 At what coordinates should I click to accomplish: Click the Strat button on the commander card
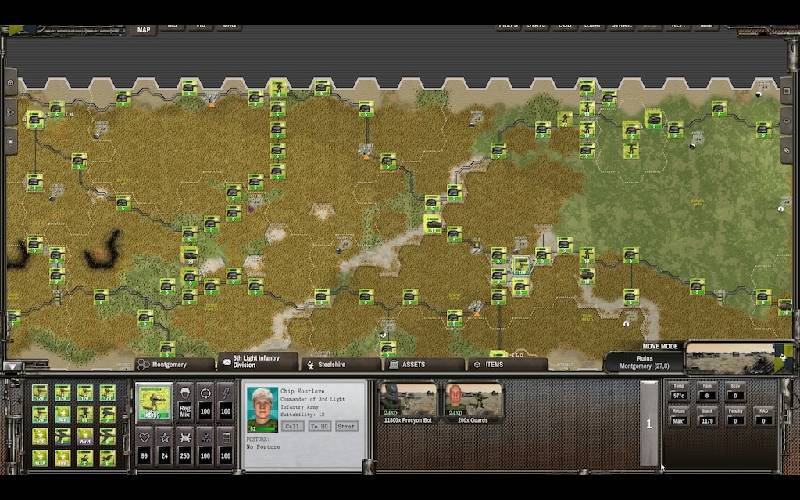point(346,425)
